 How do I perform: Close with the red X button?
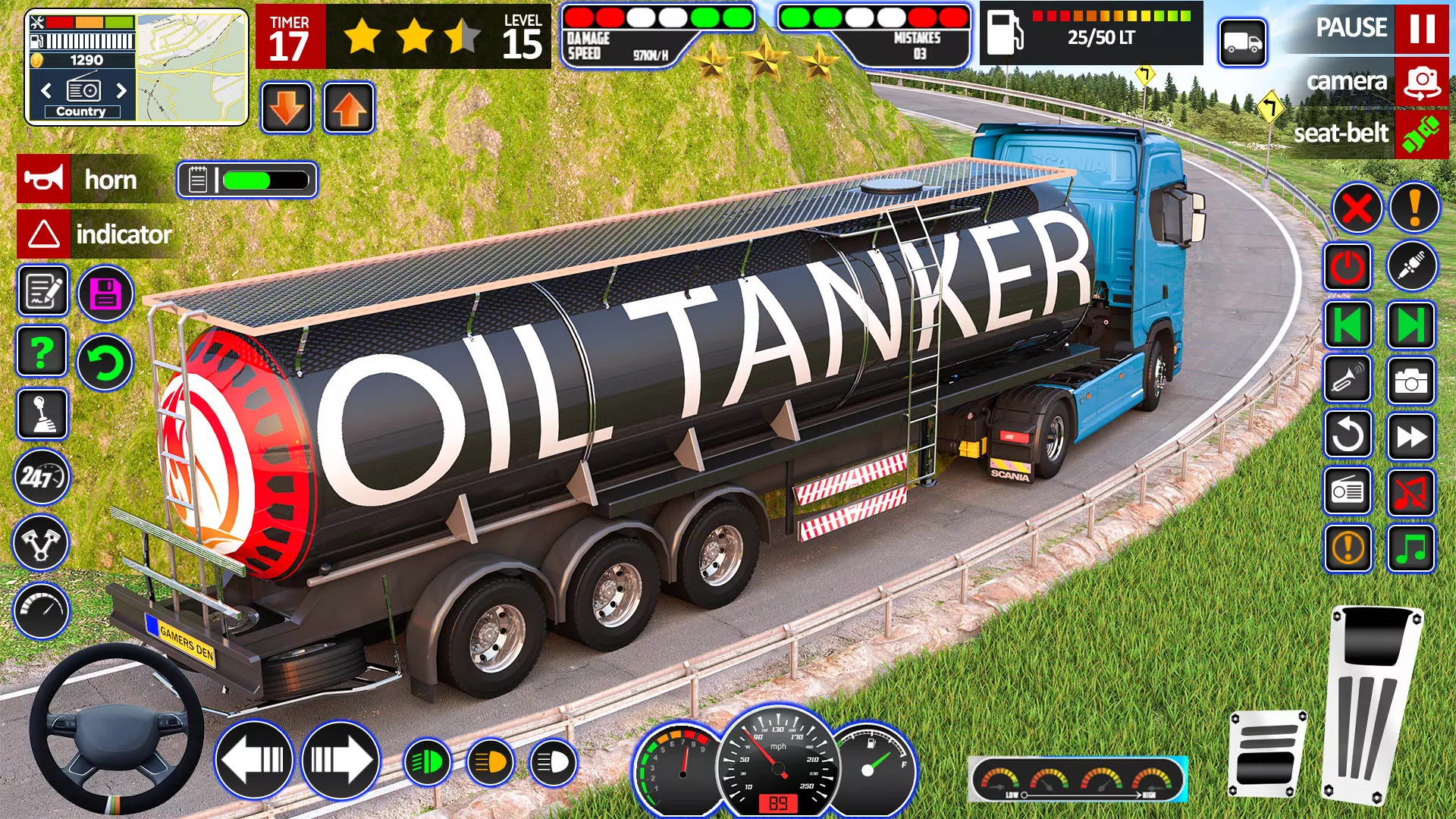pos(1357,208)
